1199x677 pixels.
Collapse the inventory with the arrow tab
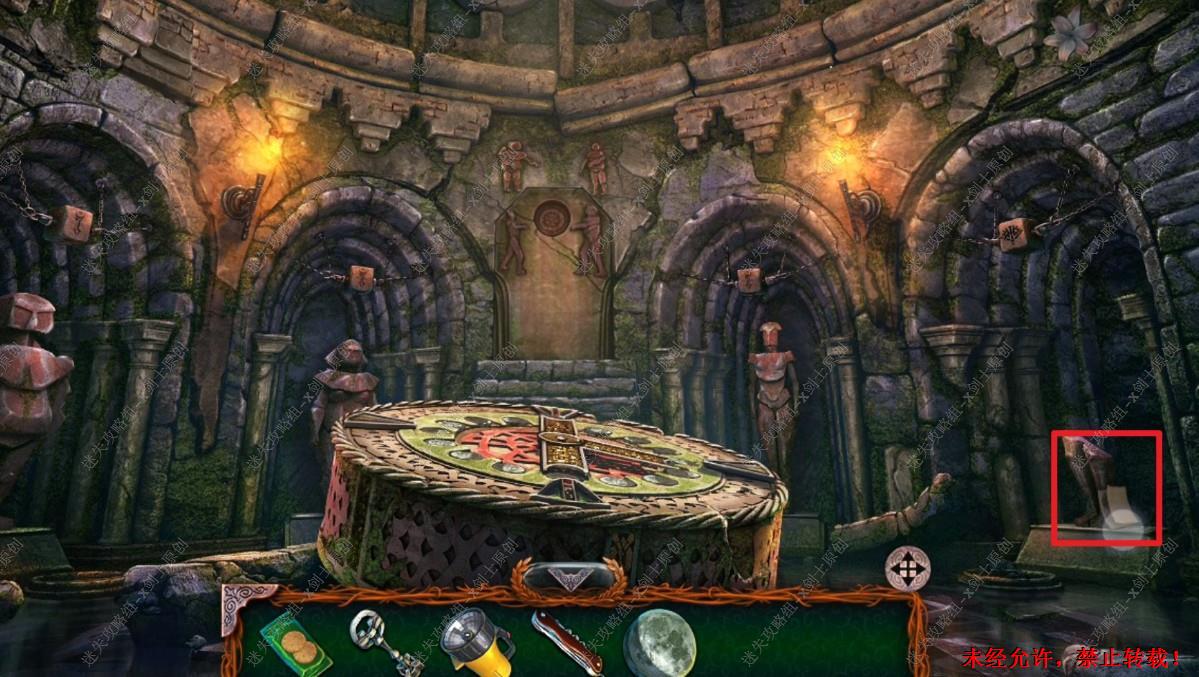point(569,577)
